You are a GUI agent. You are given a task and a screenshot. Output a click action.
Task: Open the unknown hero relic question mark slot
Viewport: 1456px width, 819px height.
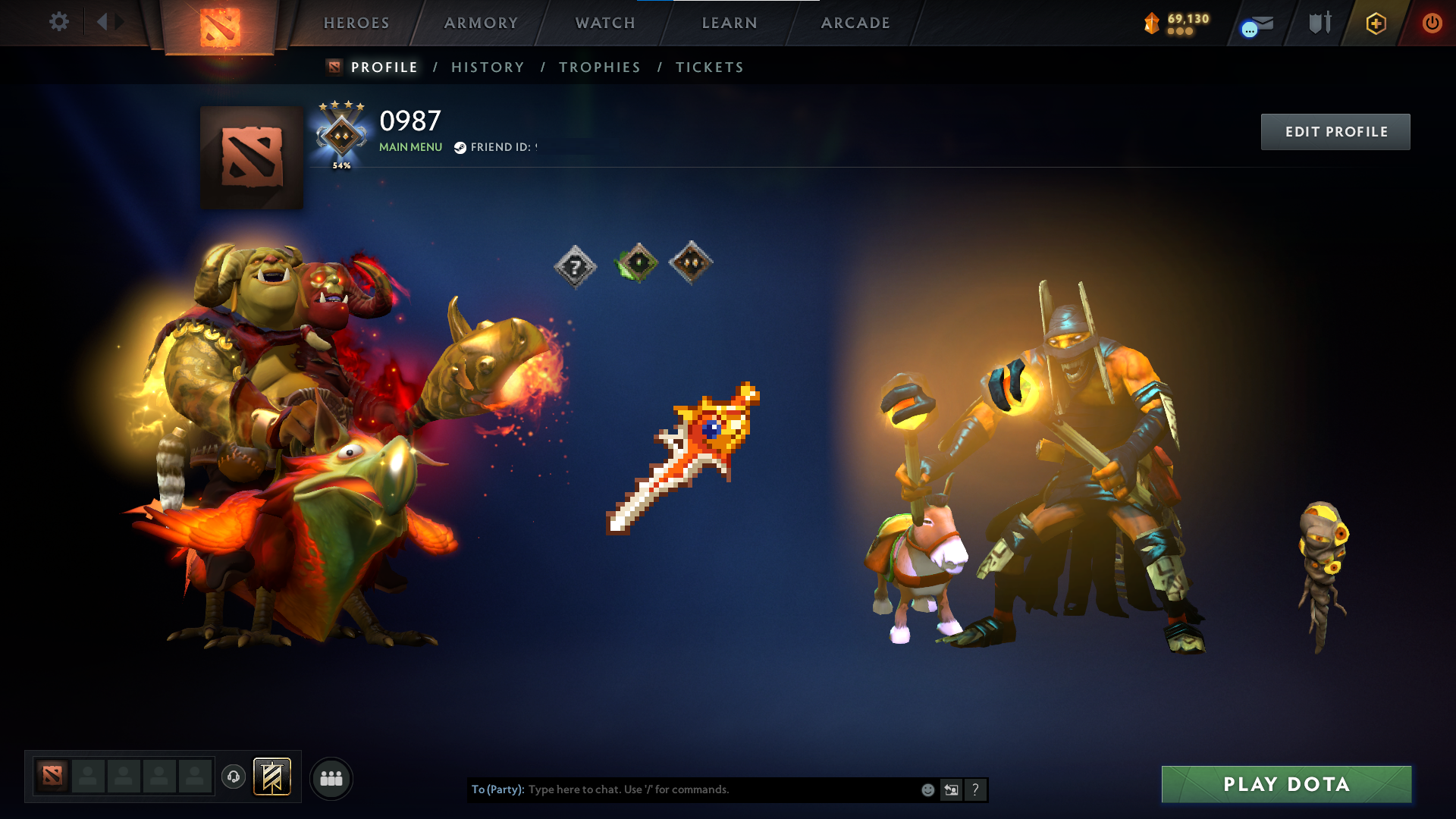(576, 265)
